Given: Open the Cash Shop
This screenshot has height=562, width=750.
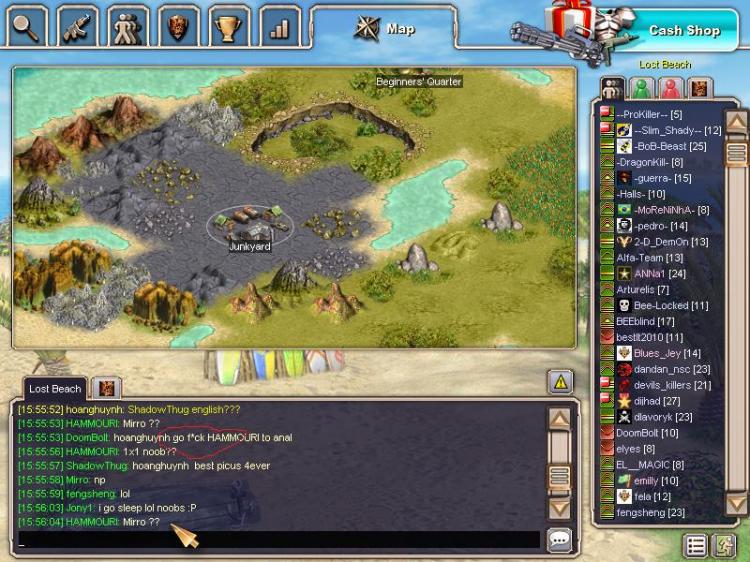Looking at the screenshot, I should coord(683,30).
